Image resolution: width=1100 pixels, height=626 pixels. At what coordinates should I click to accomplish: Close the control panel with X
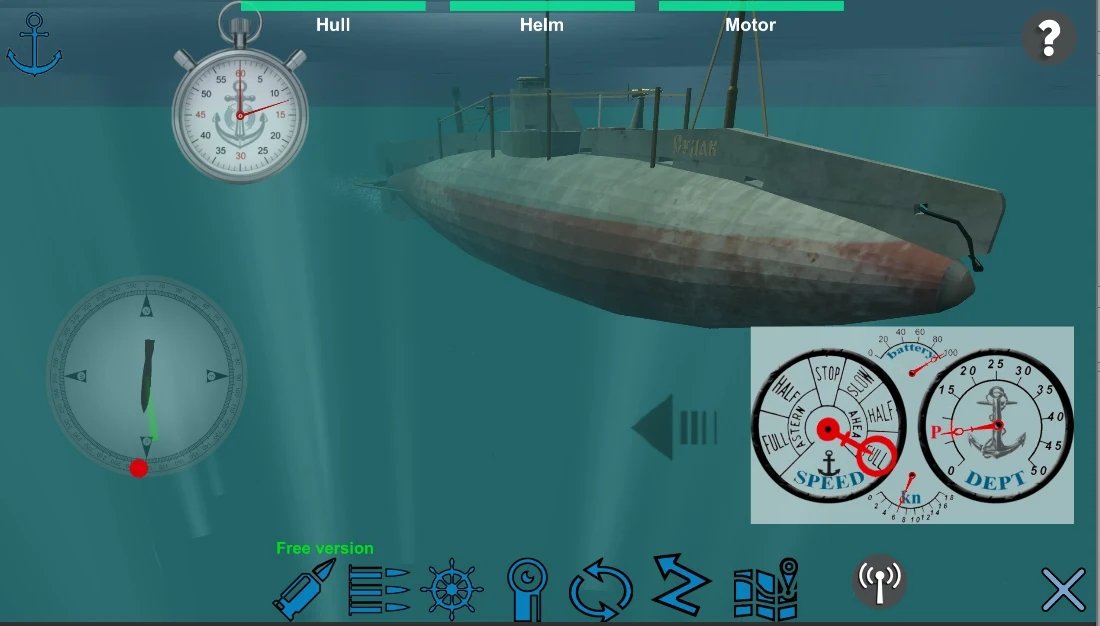pyautogui.click(x=1063, y=590)
